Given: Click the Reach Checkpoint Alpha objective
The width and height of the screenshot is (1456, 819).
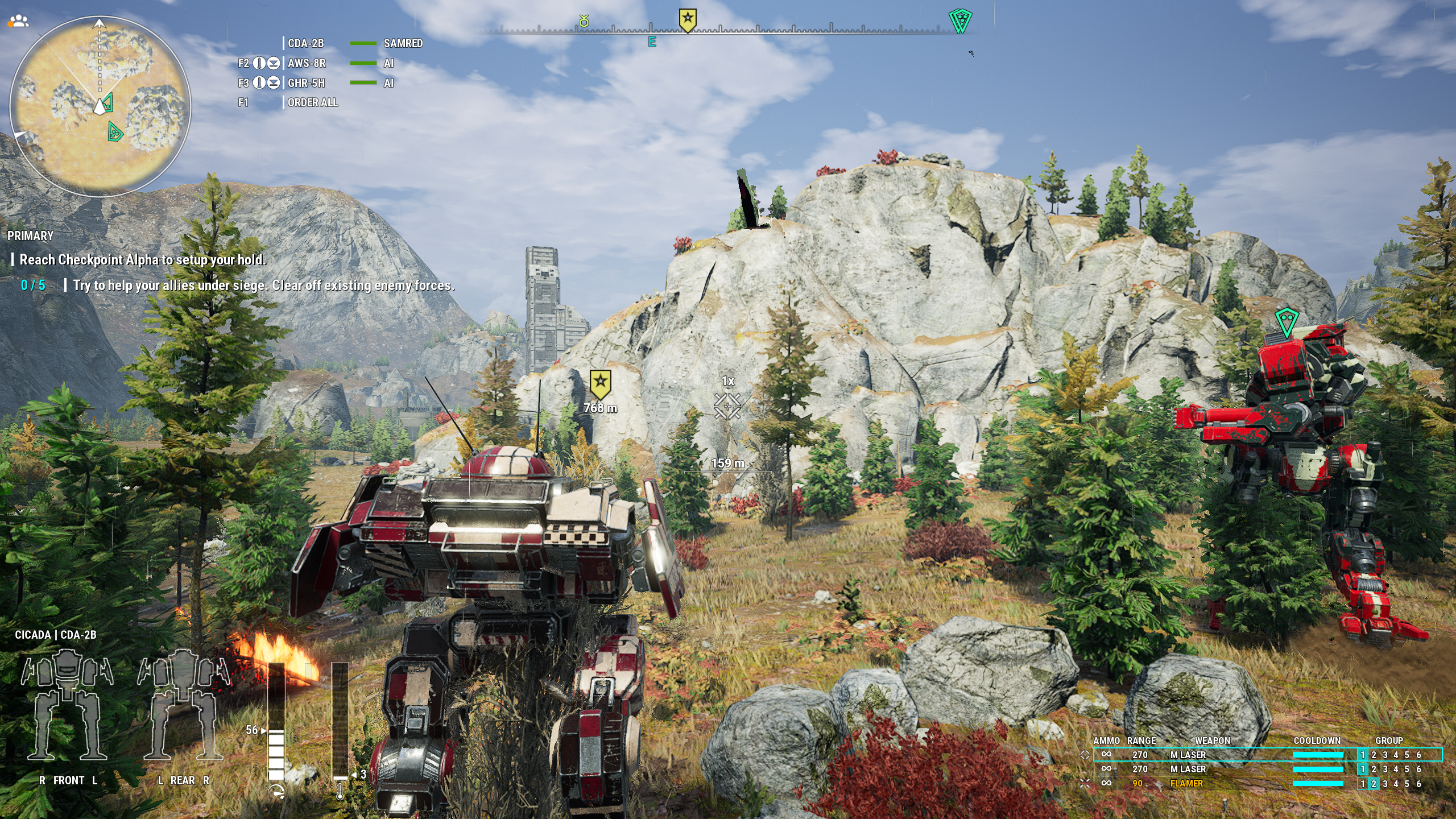Looking at the screenshot, I should coord(142,260).
